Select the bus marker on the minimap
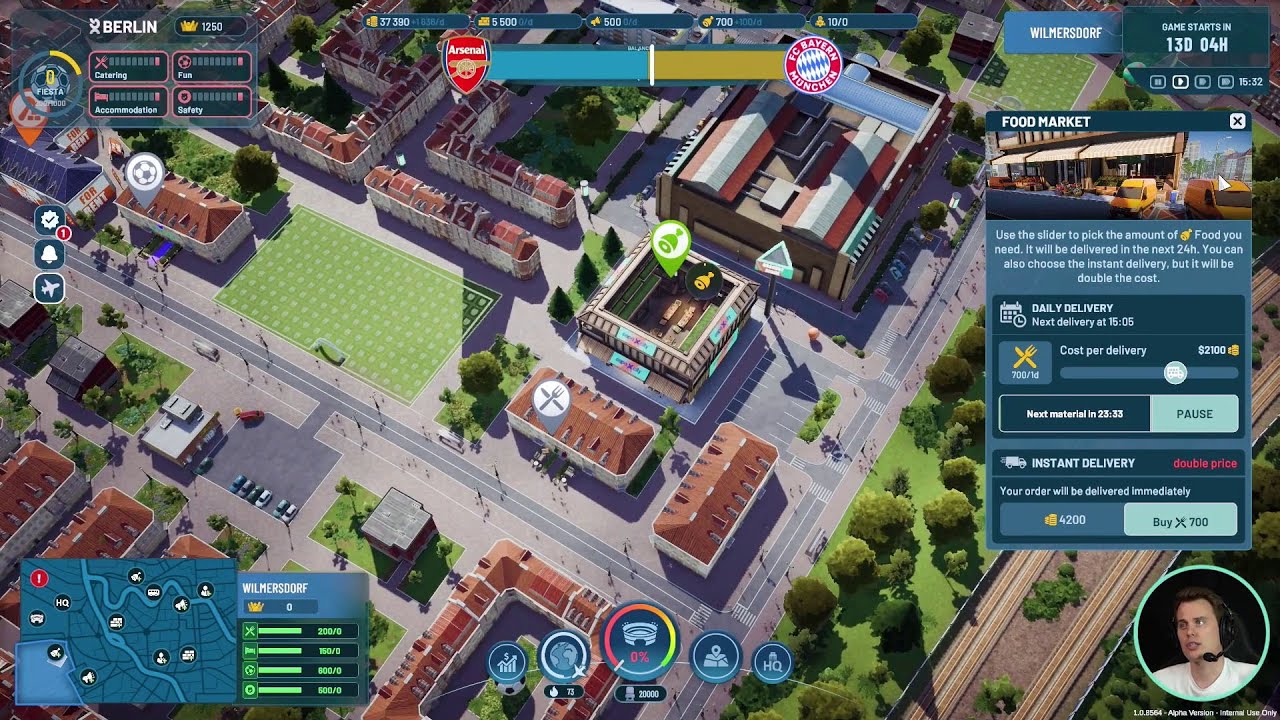The image size is (1280, 720). click(x=154, y=593)
